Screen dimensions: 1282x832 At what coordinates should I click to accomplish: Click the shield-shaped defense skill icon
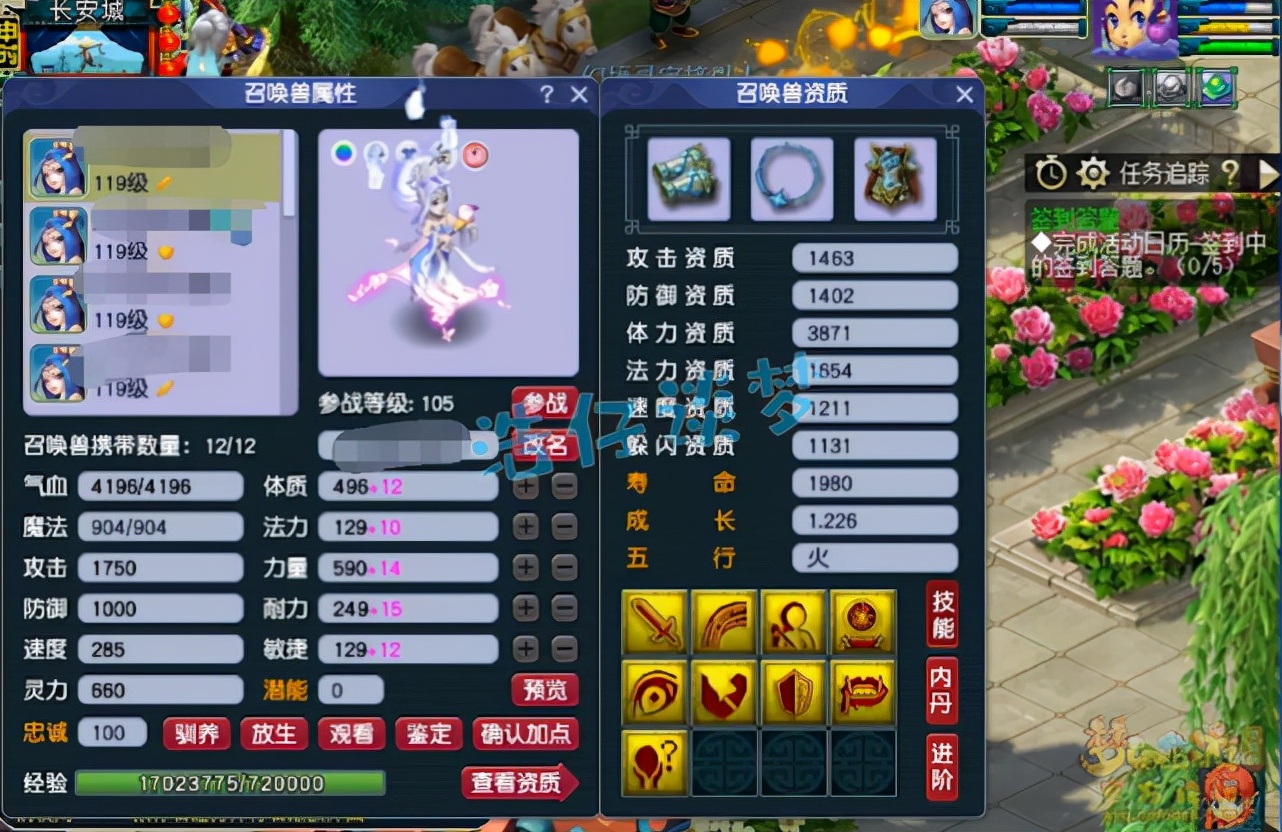[x=793, y=692]
